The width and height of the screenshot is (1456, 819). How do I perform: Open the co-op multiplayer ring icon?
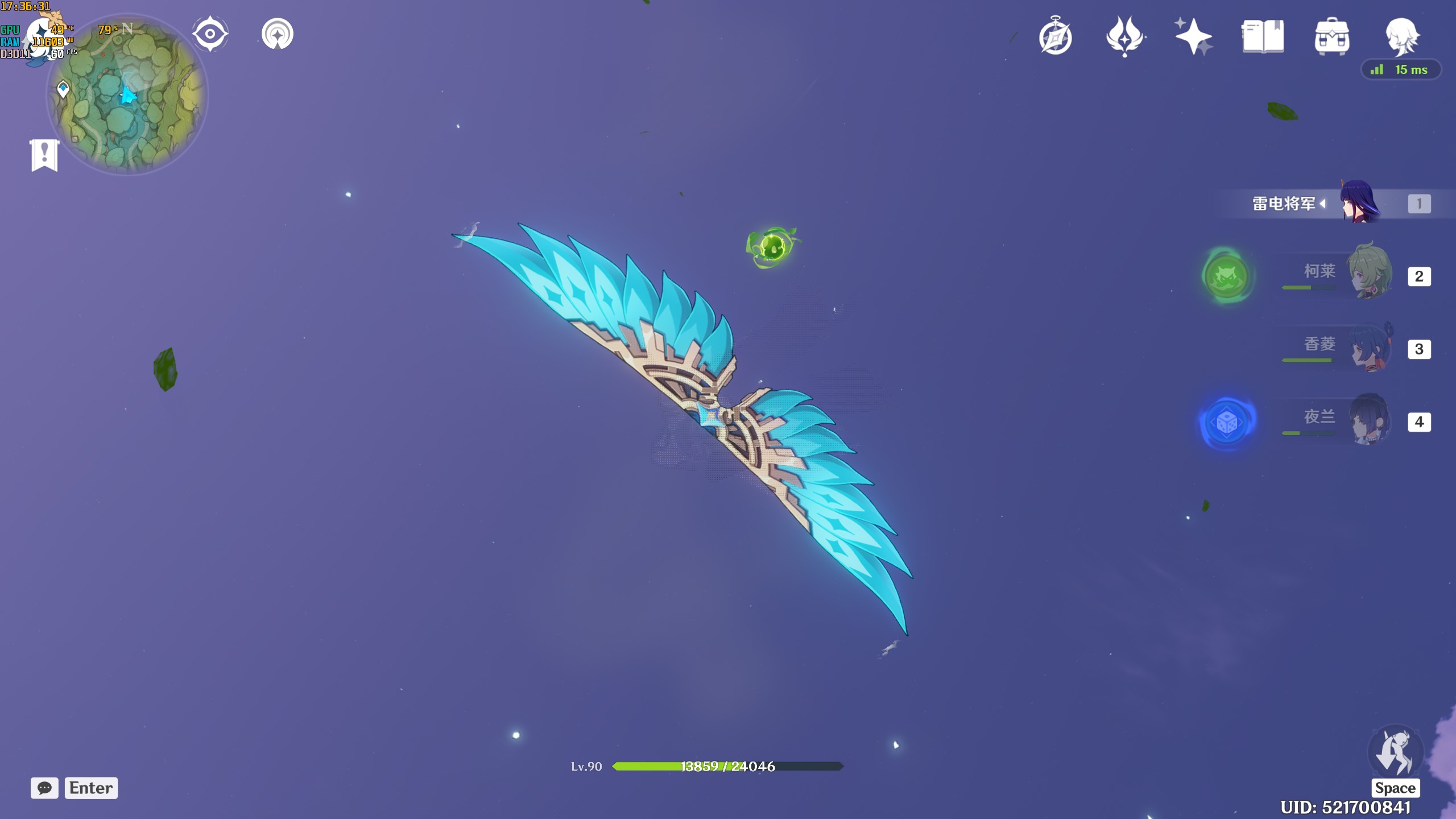pos(278,34)
